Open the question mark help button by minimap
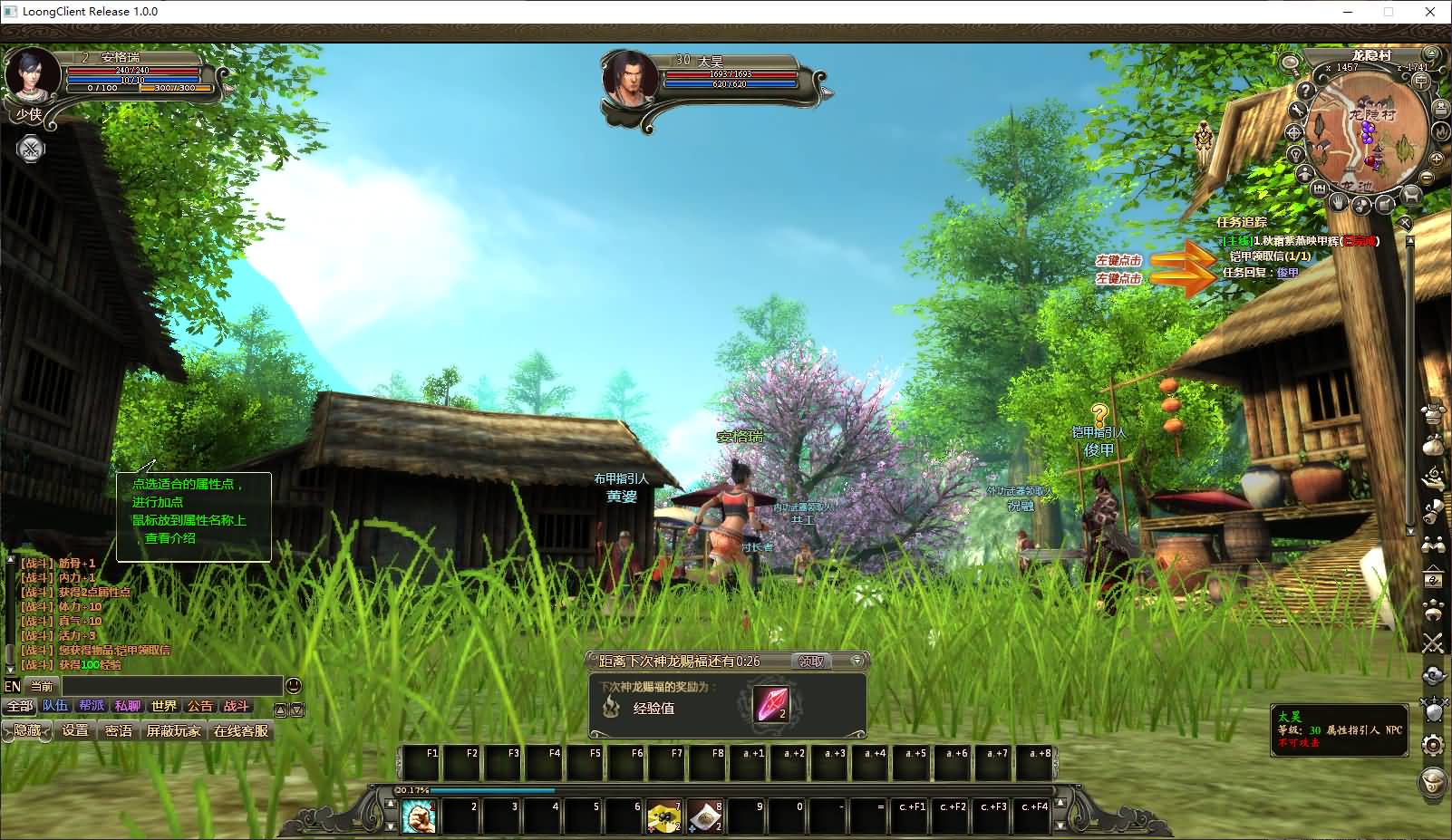Image resolution: width=1452 pixels, height=840 pixels. click(1305, 91)
